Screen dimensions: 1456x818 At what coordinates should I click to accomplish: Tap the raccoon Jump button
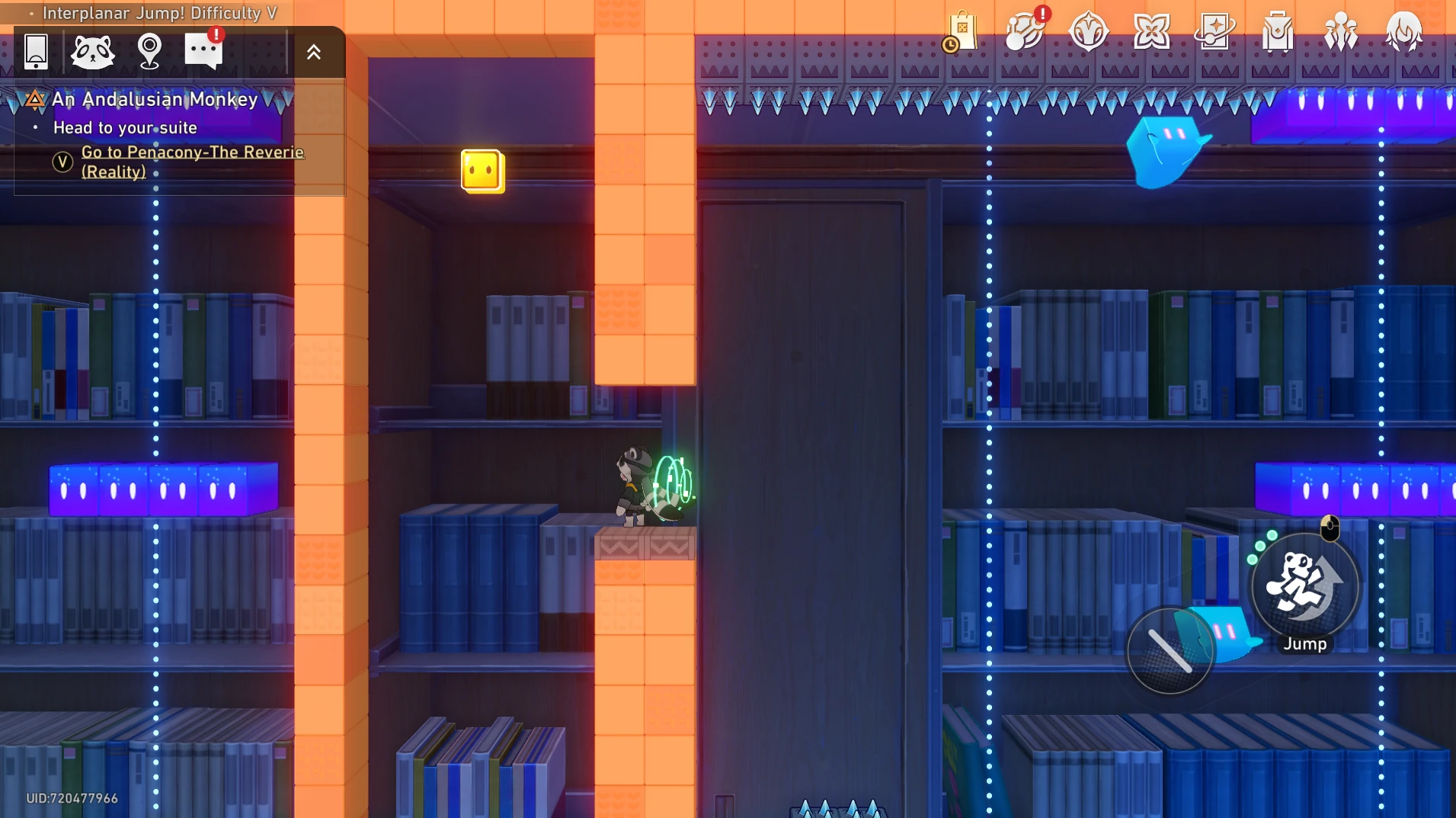(x=1305, y=587)
